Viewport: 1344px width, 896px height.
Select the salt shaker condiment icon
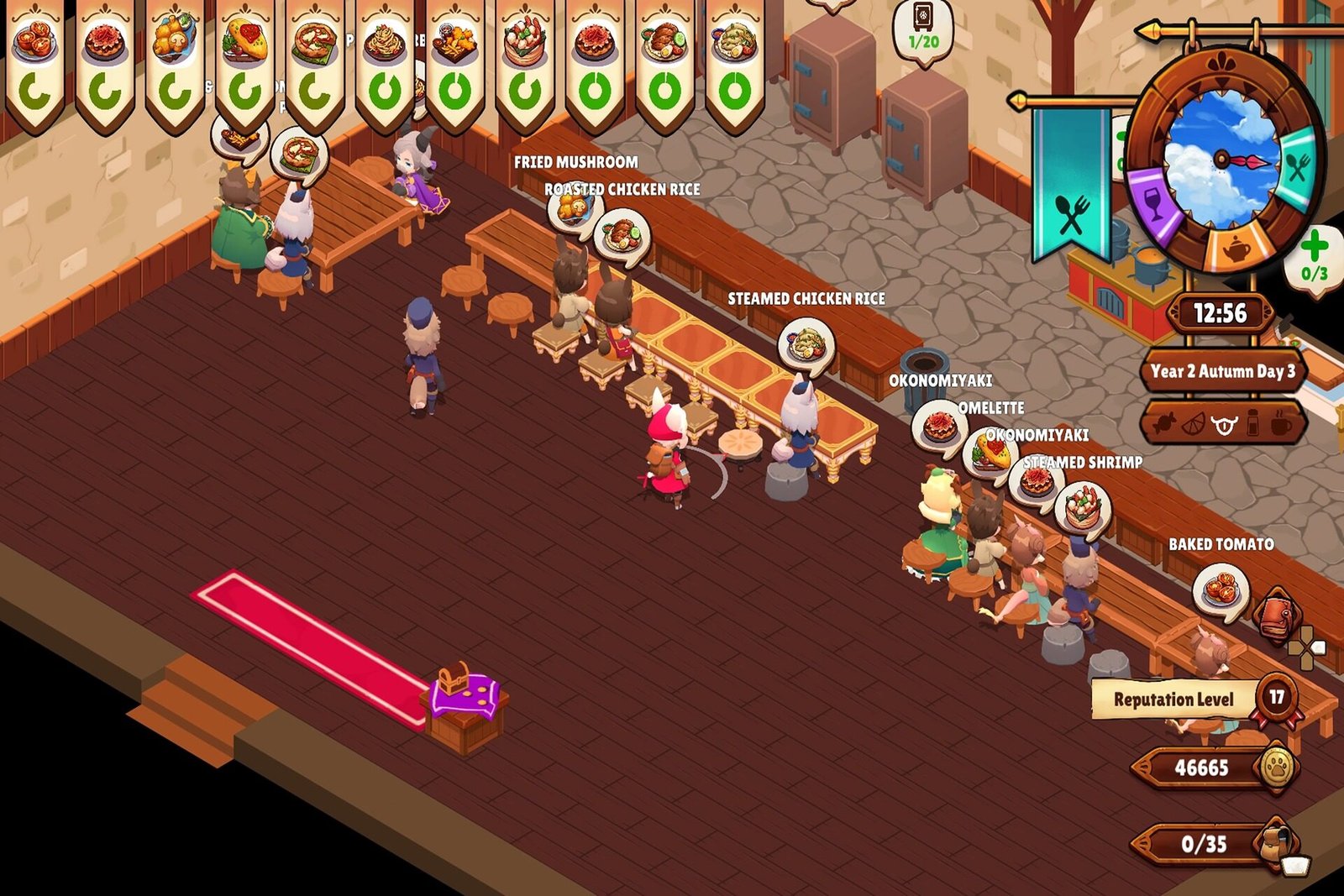[x=1252, y=424]
